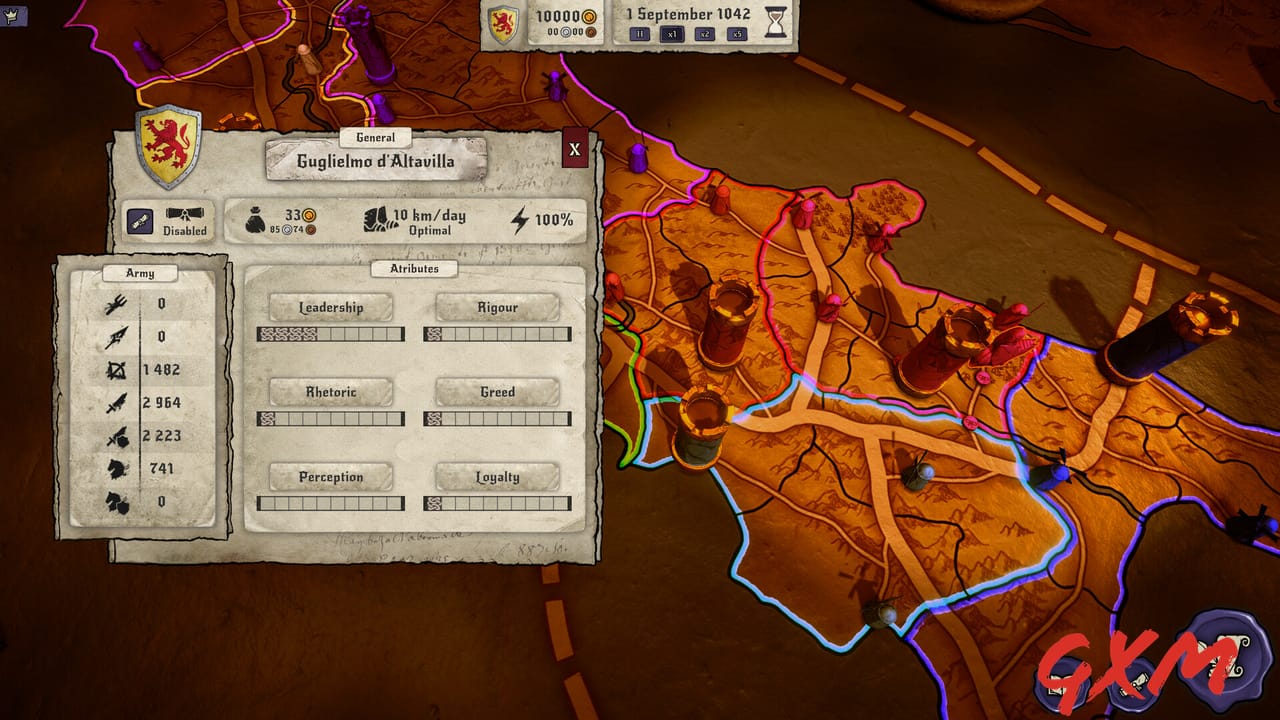This screenshot has height=720, width=1280.
Task: Click the boot icon next to 10 km/day
Action: (x=375, y=220)
